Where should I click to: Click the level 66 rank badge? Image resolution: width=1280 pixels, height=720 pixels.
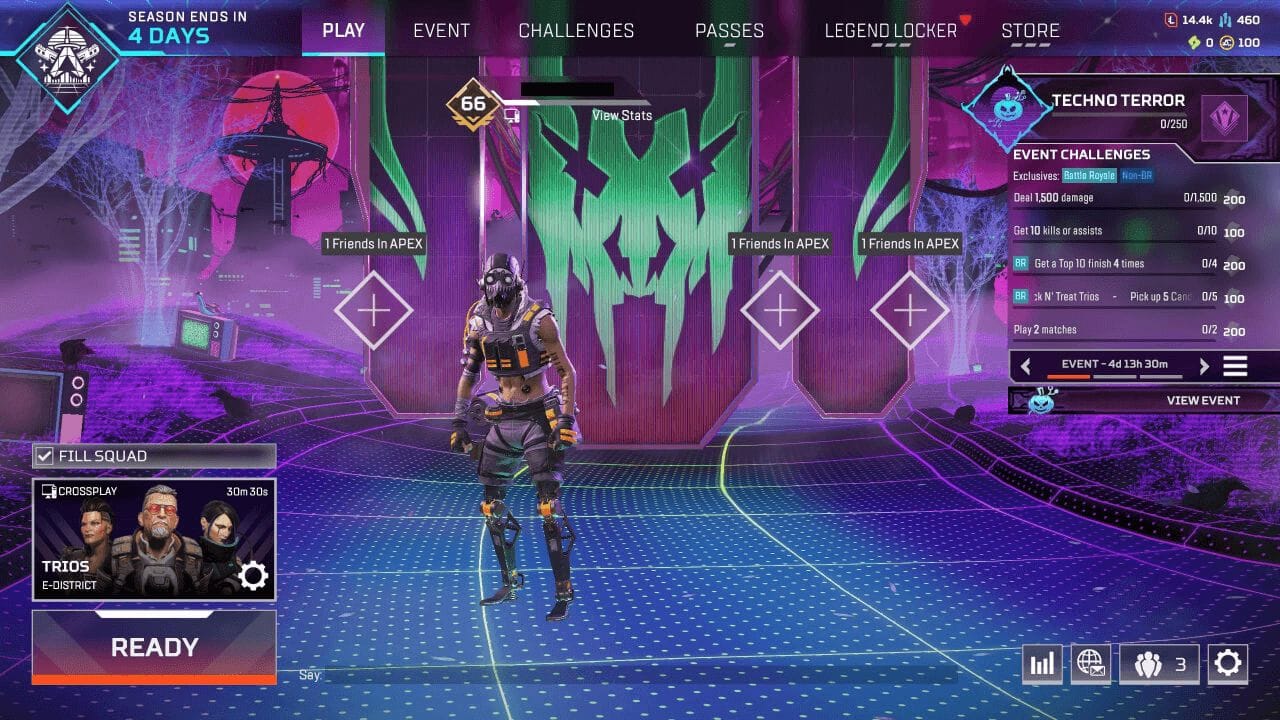pyautogui.click(x=471, y=102)
